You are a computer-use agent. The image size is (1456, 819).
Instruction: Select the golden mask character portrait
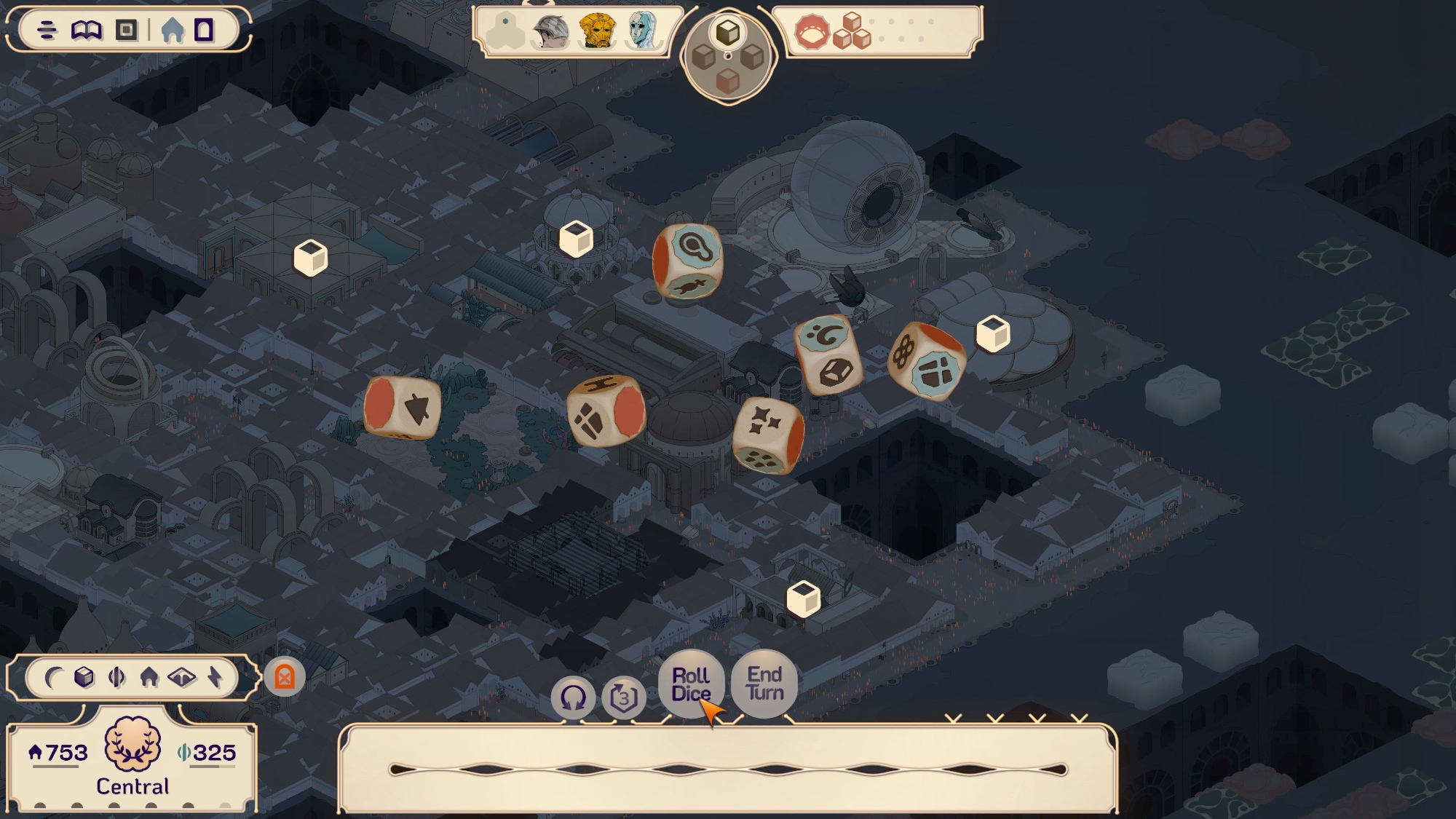click(597, 31)
